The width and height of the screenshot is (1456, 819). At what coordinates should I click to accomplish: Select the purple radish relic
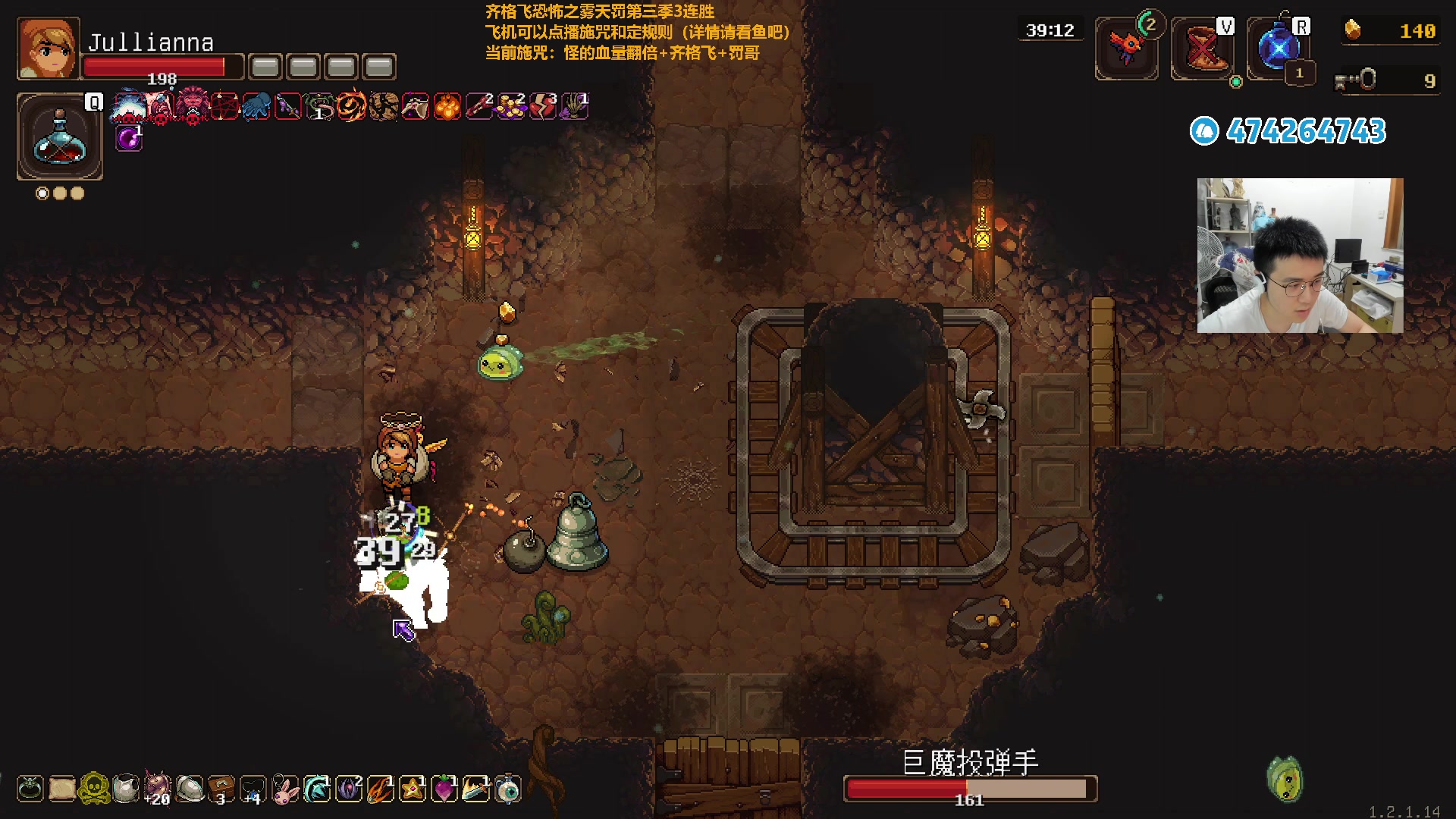[444, 789]
